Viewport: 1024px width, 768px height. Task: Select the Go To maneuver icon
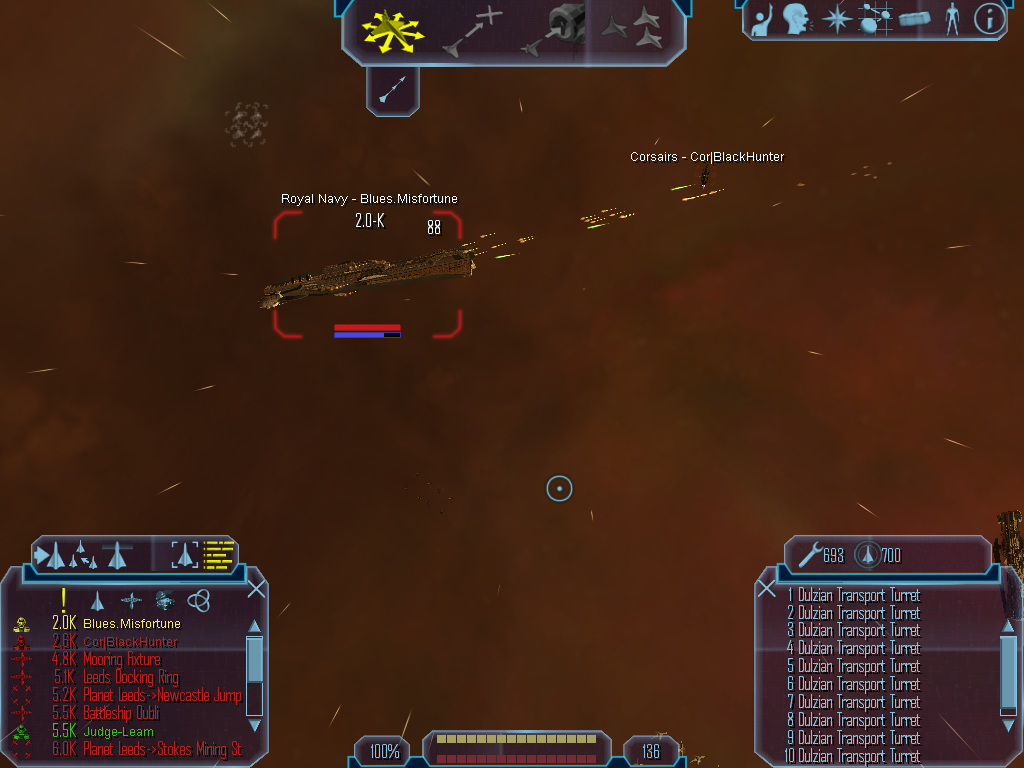click(x=471, y=31)
